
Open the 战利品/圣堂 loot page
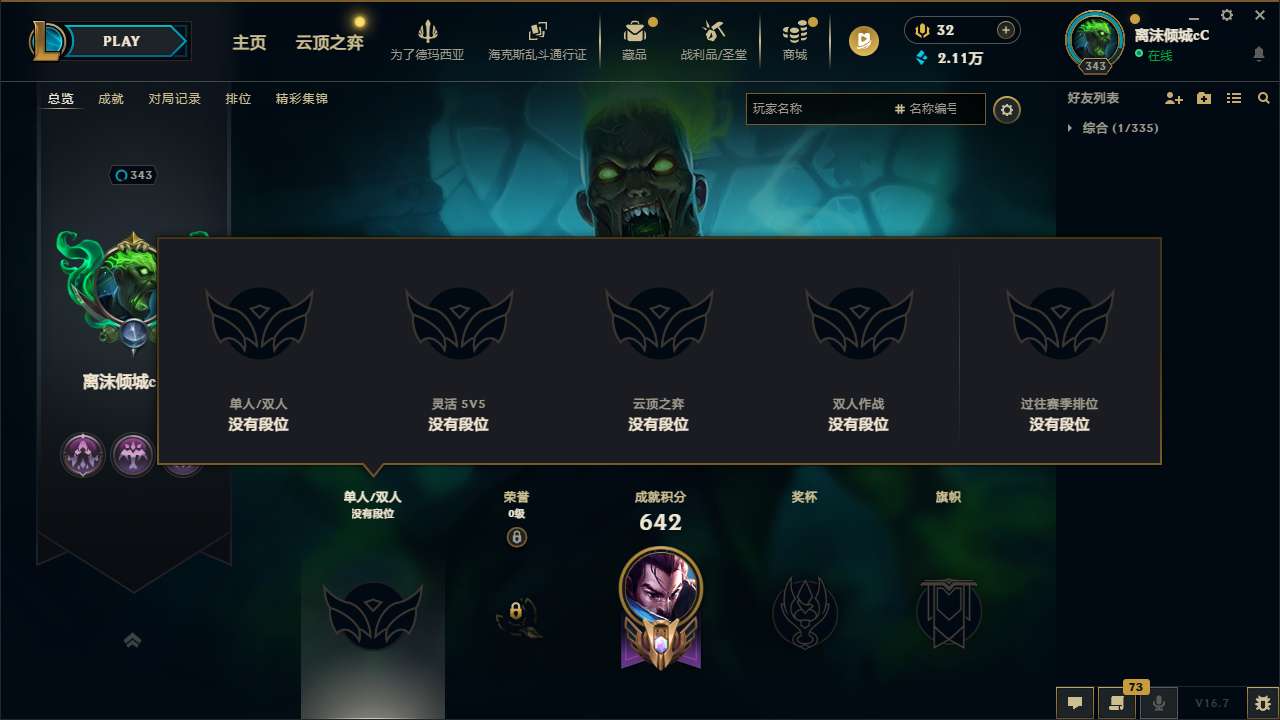714,40
